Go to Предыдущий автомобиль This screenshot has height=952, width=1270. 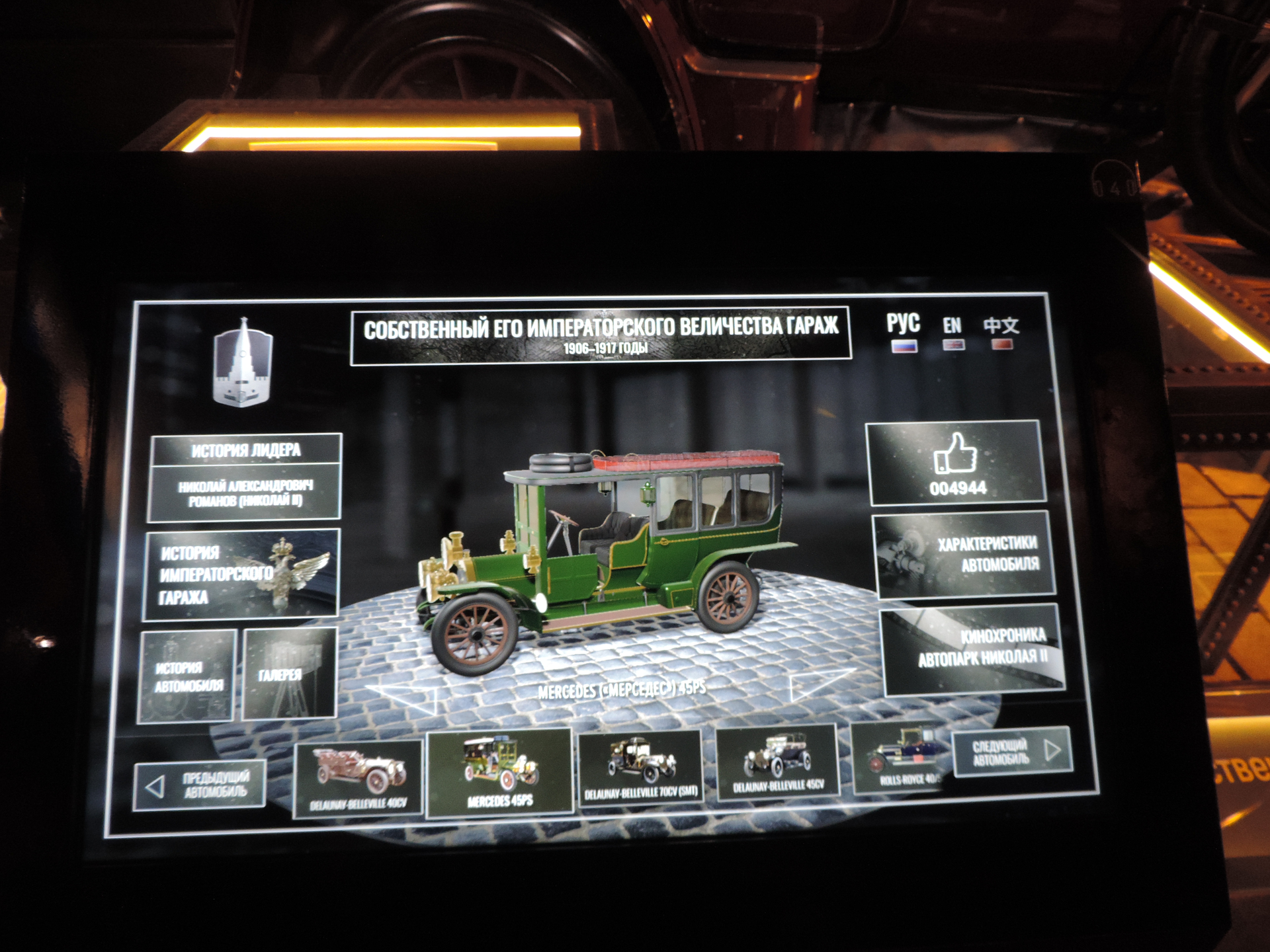(200, 785)
